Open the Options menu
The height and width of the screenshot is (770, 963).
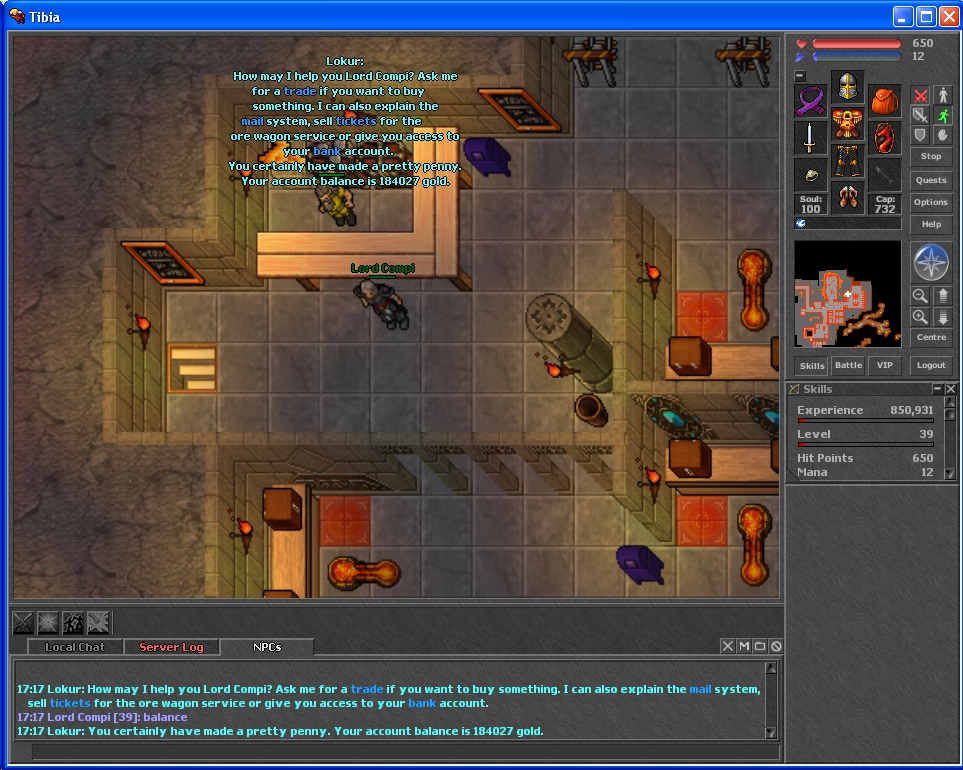pos(930,202)
